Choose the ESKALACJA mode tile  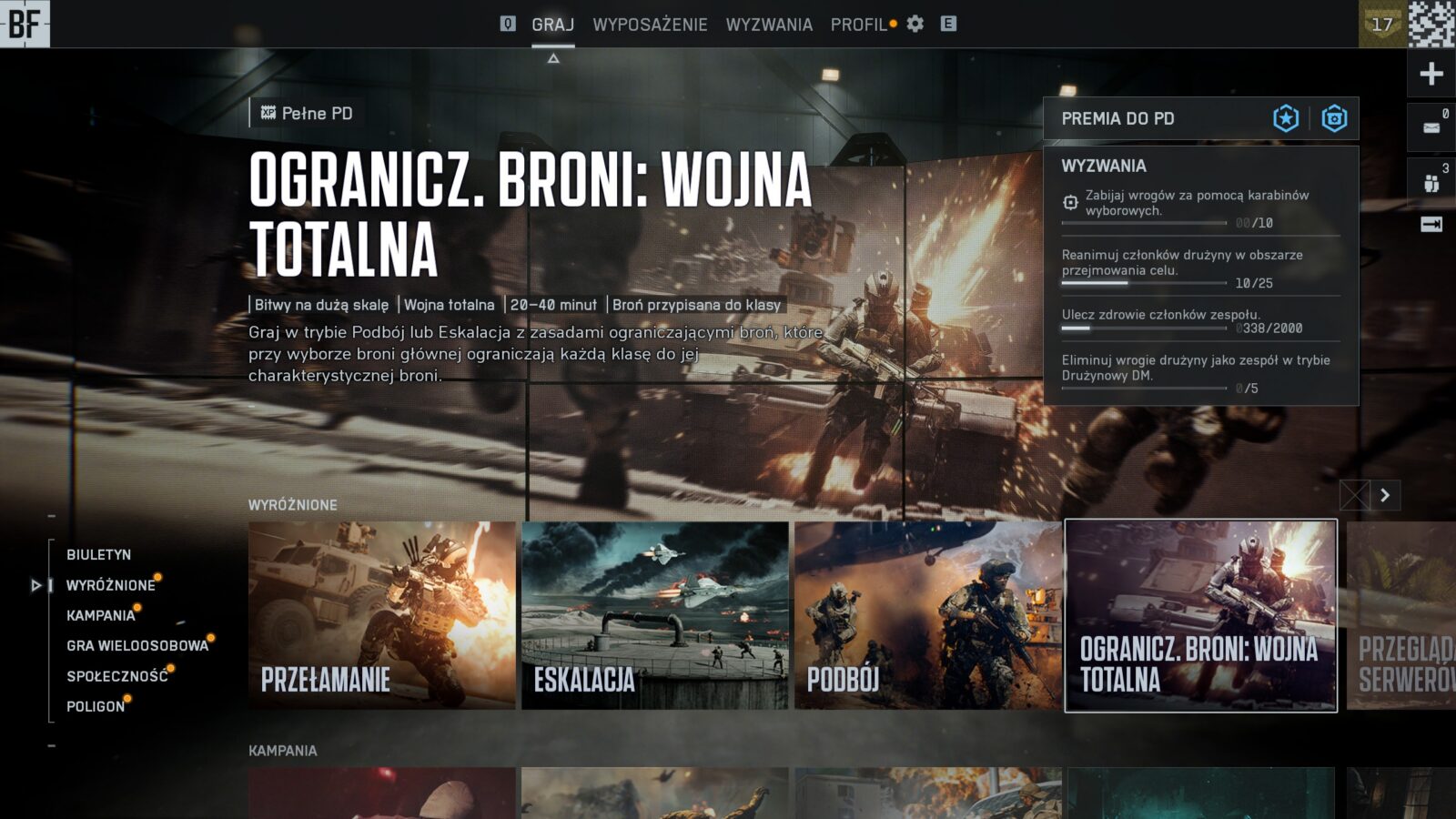pyautogui.click(x=655, y=615)
